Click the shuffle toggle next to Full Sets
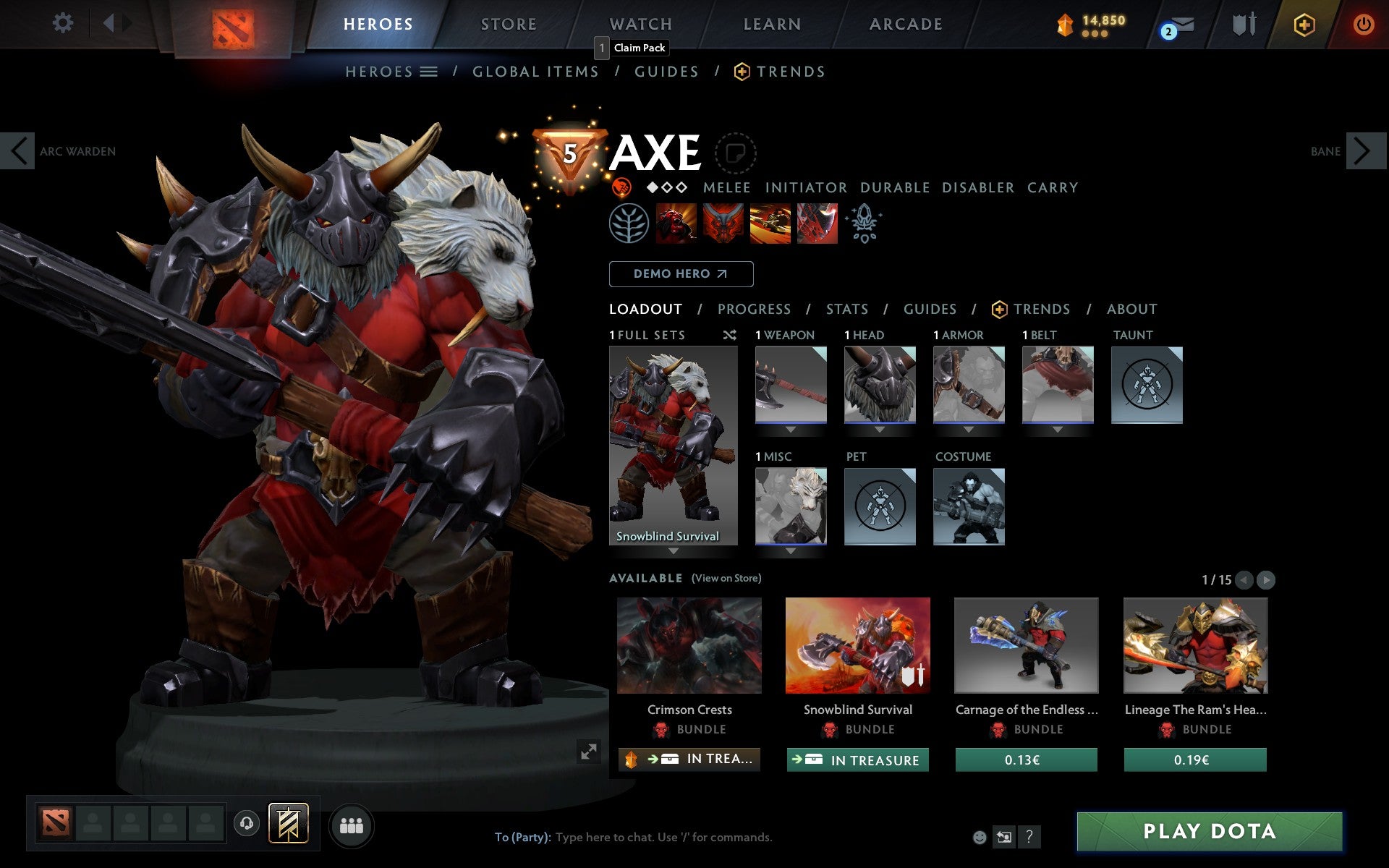The height and width of the screenshot is (868, 1389). pos(729,336)
